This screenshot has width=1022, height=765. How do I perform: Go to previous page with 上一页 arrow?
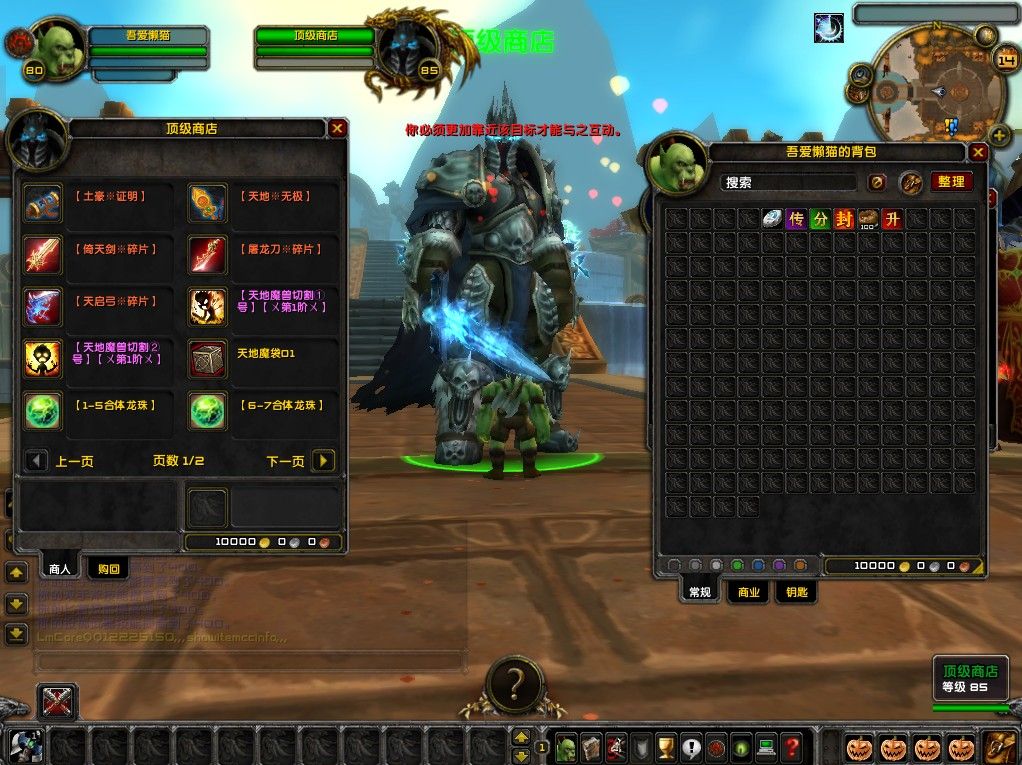pos(37,461)
